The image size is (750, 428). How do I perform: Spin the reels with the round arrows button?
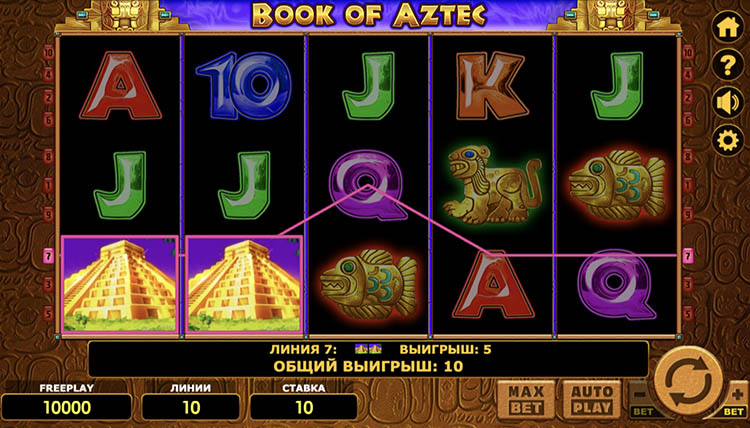point(690,383)
